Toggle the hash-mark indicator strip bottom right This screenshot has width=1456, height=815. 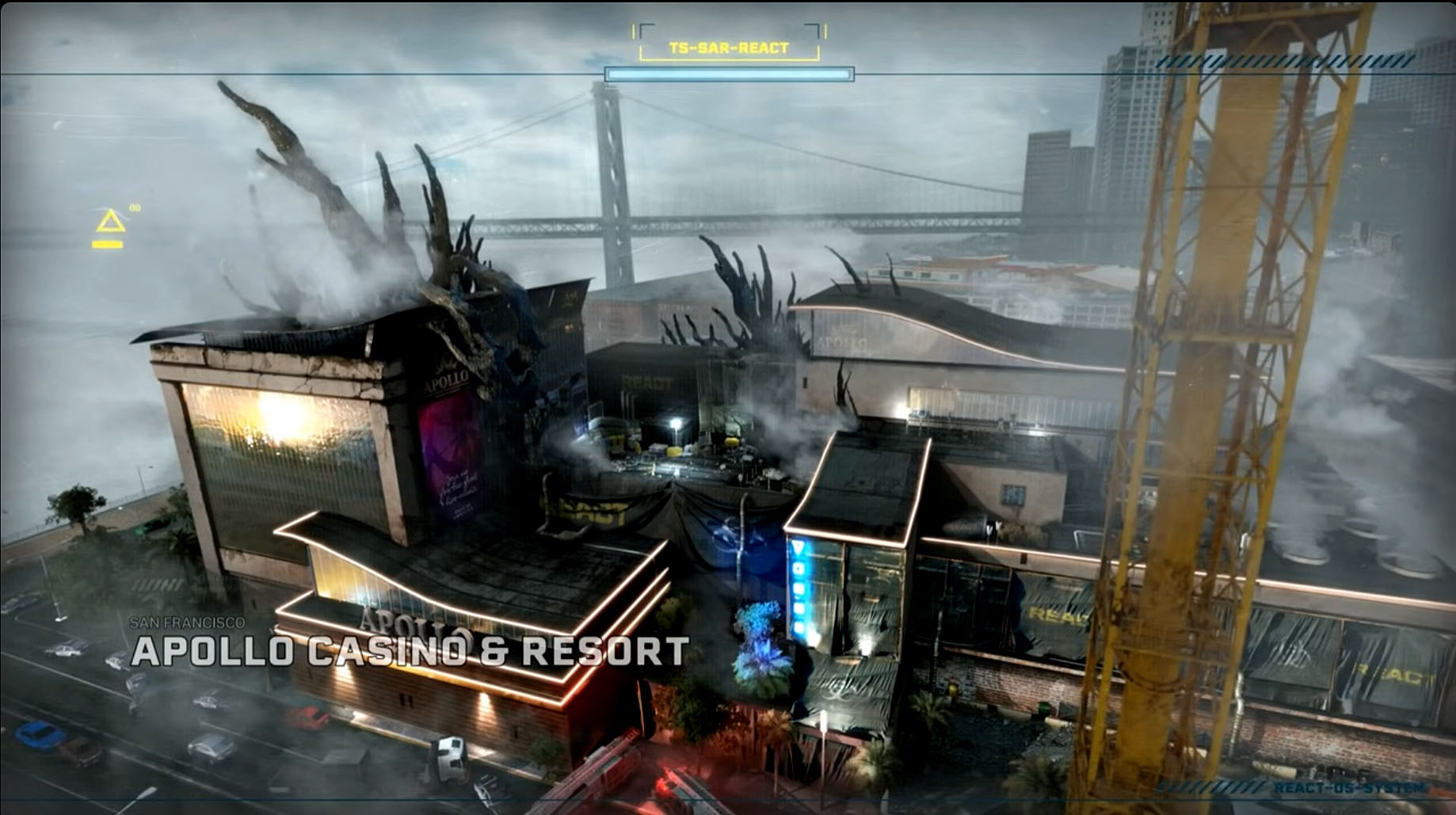[1212, 787]
